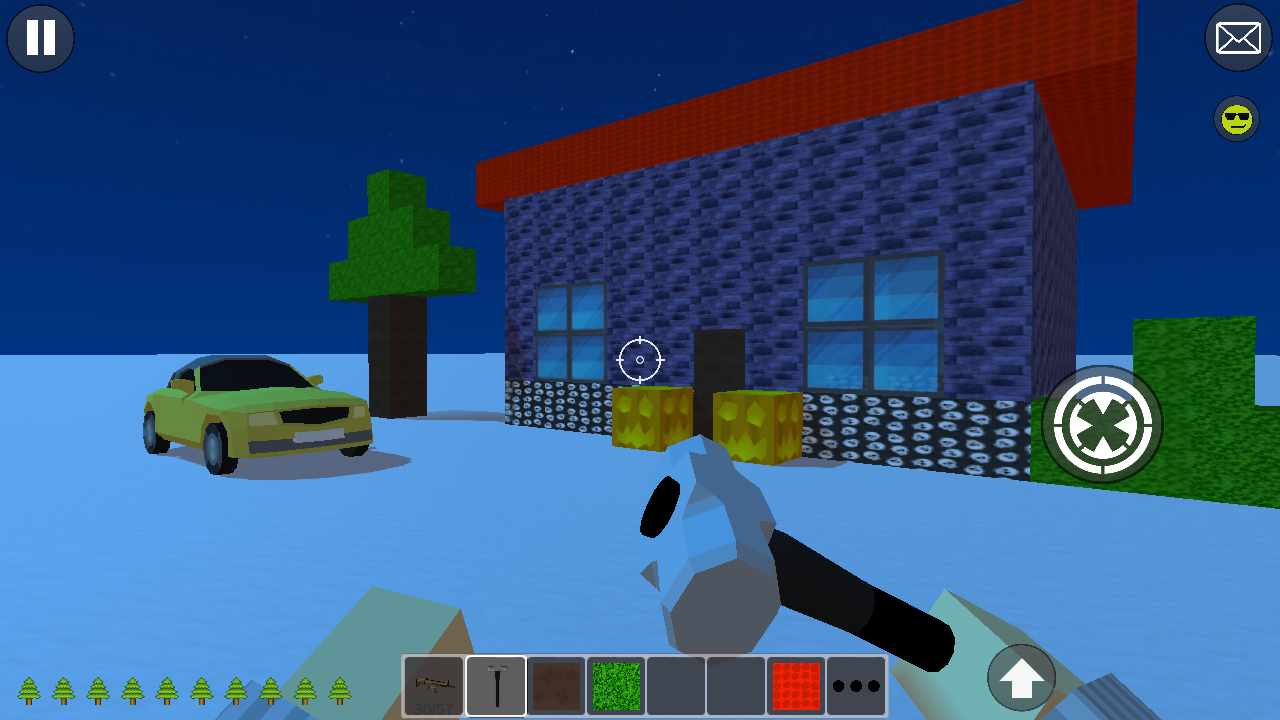This screenshot has width=1280, height=720.
Task: Open the mail envelope icon
Action: 1238,38
